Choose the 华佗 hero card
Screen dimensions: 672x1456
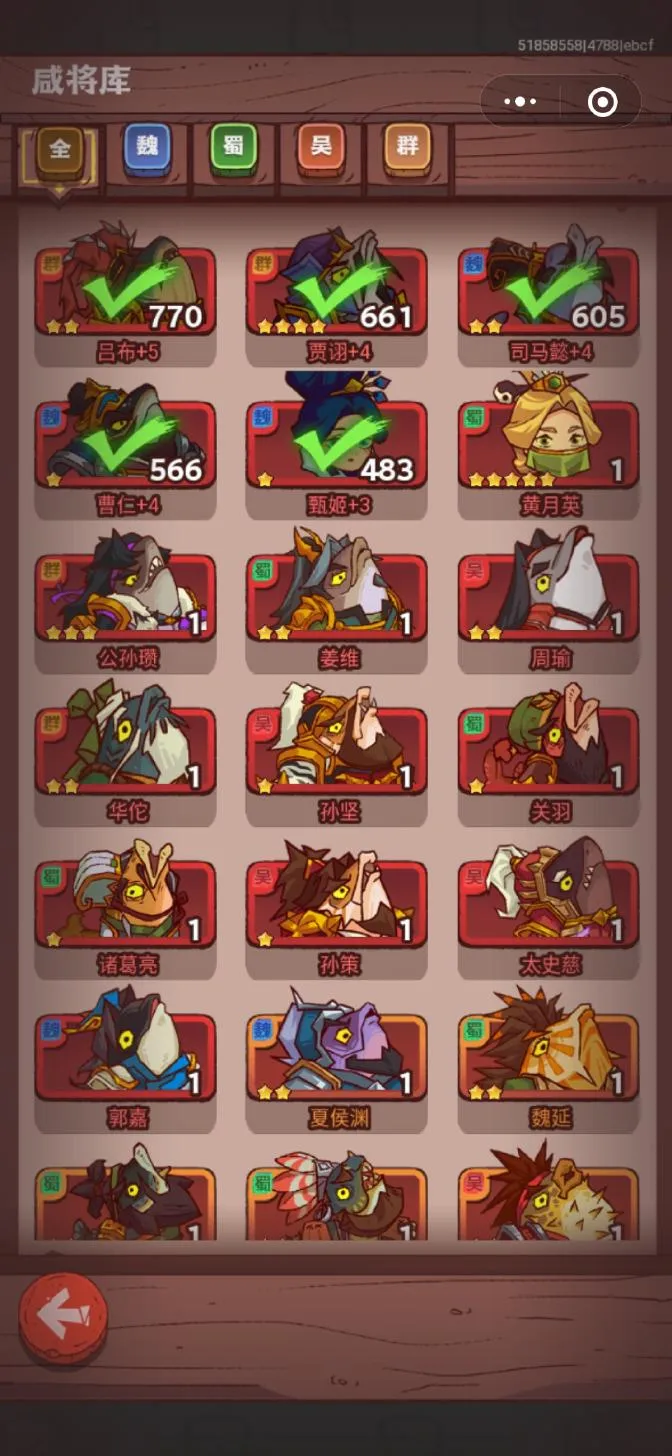126,751
